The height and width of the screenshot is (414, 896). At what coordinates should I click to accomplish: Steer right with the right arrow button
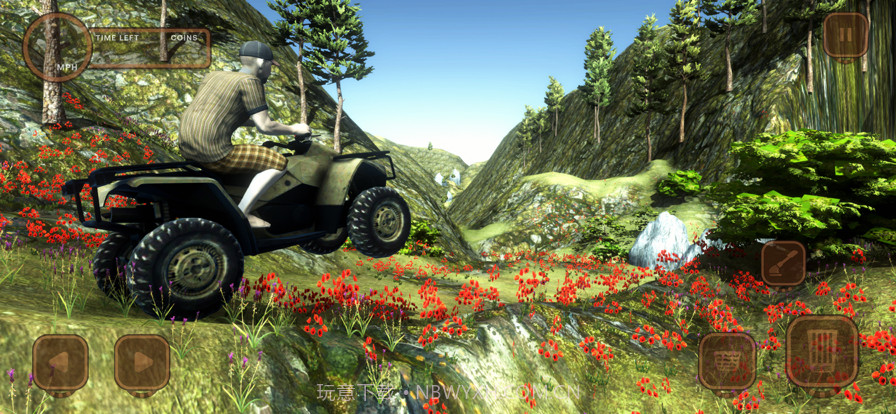pyautogui.click(x=142, y=362)
